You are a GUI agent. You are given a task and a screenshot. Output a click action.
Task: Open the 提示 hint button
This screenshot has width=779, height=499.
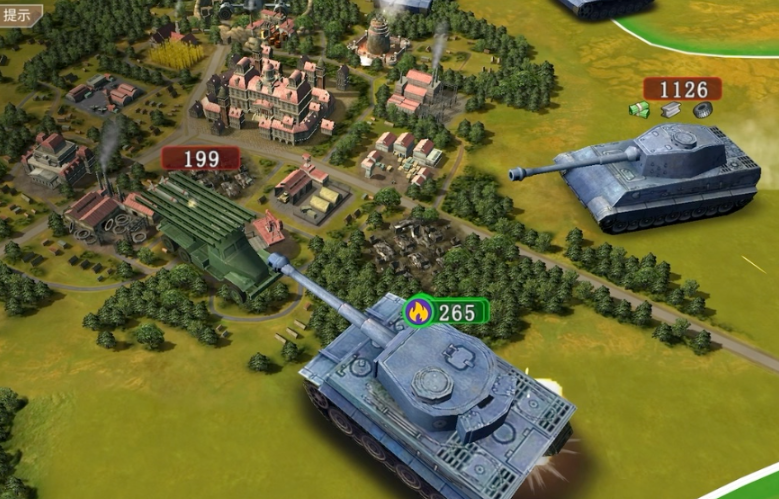coord(20,15)
